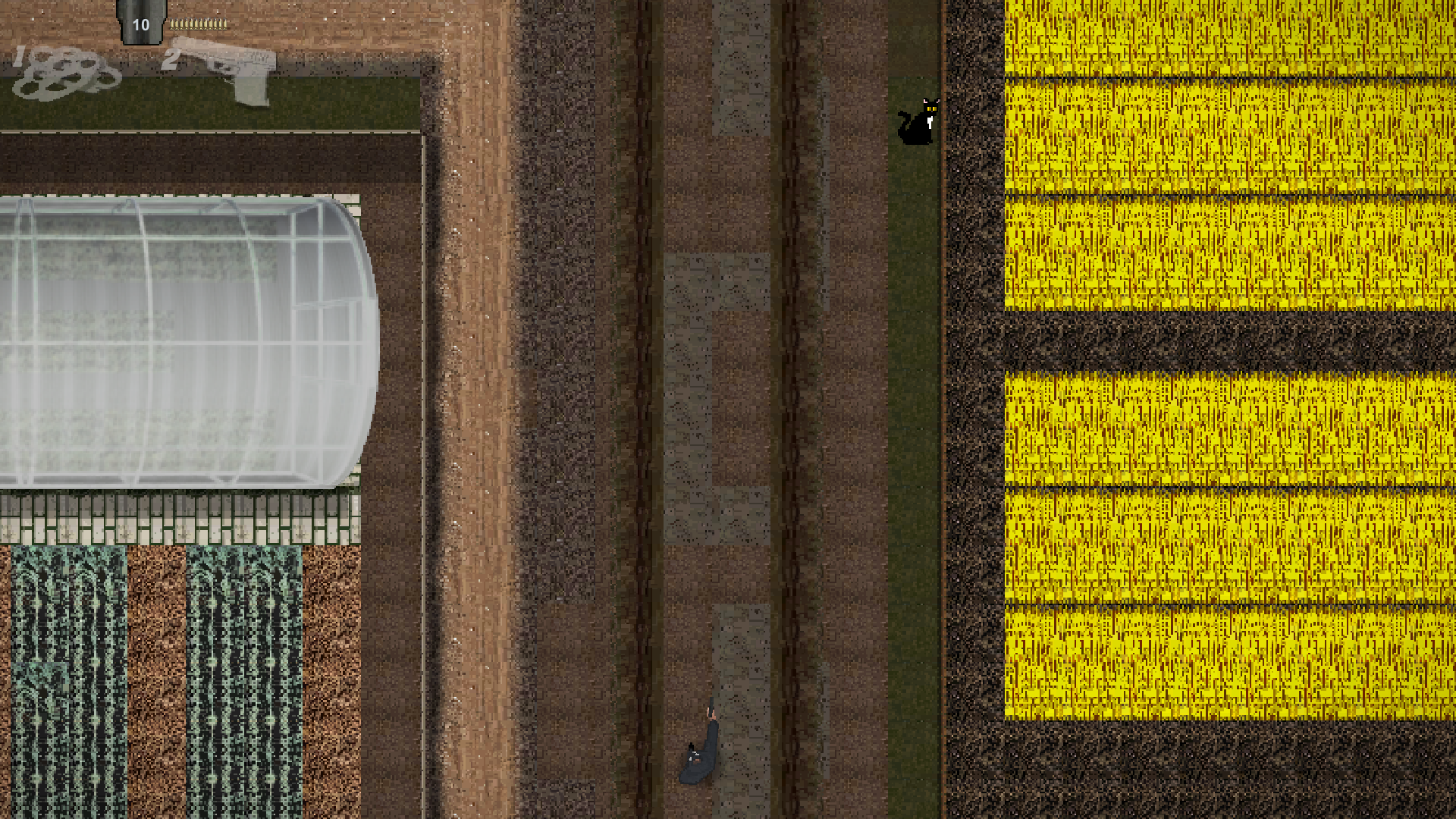This screenshot has width=1456, height=819.
Task: Click the magazine icon showing 10 rounds
Action: (140, 23)
